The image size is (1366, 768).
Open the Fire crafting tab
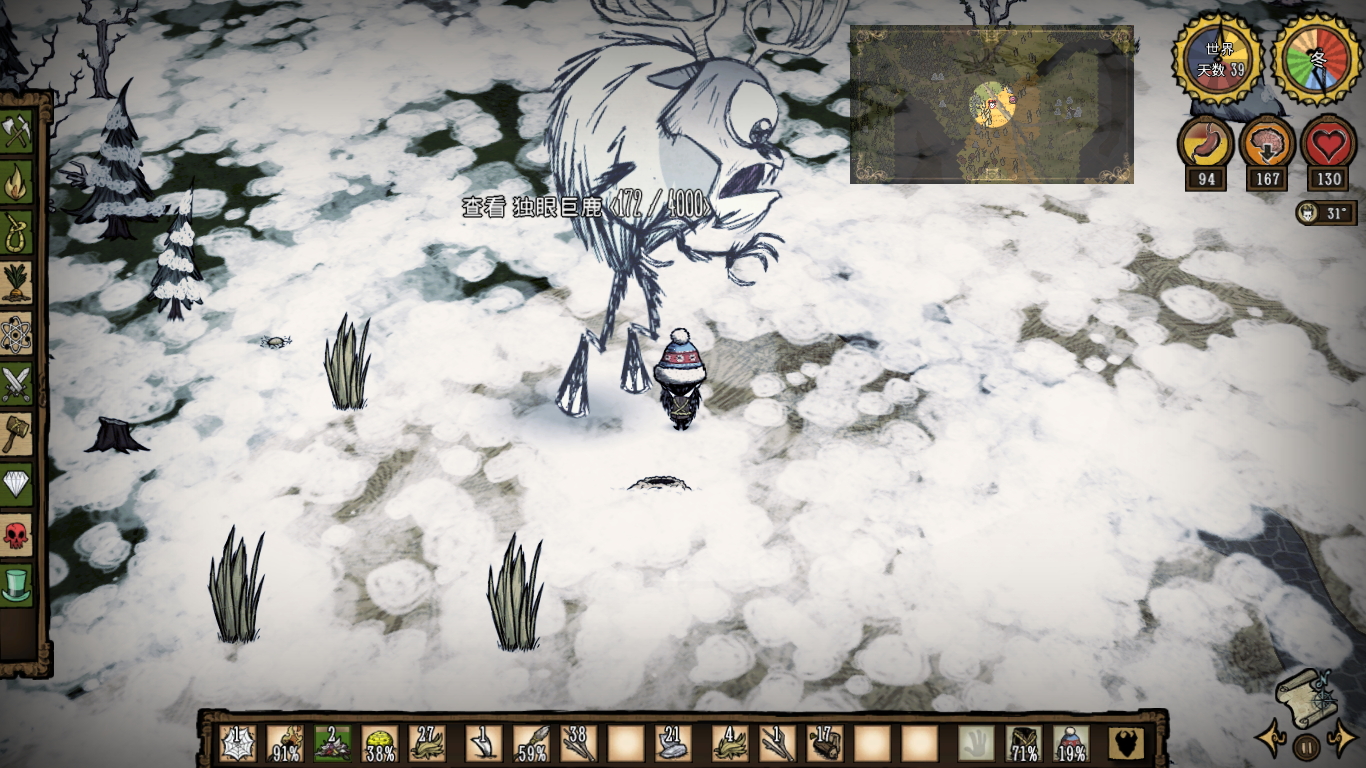(17, 183)
